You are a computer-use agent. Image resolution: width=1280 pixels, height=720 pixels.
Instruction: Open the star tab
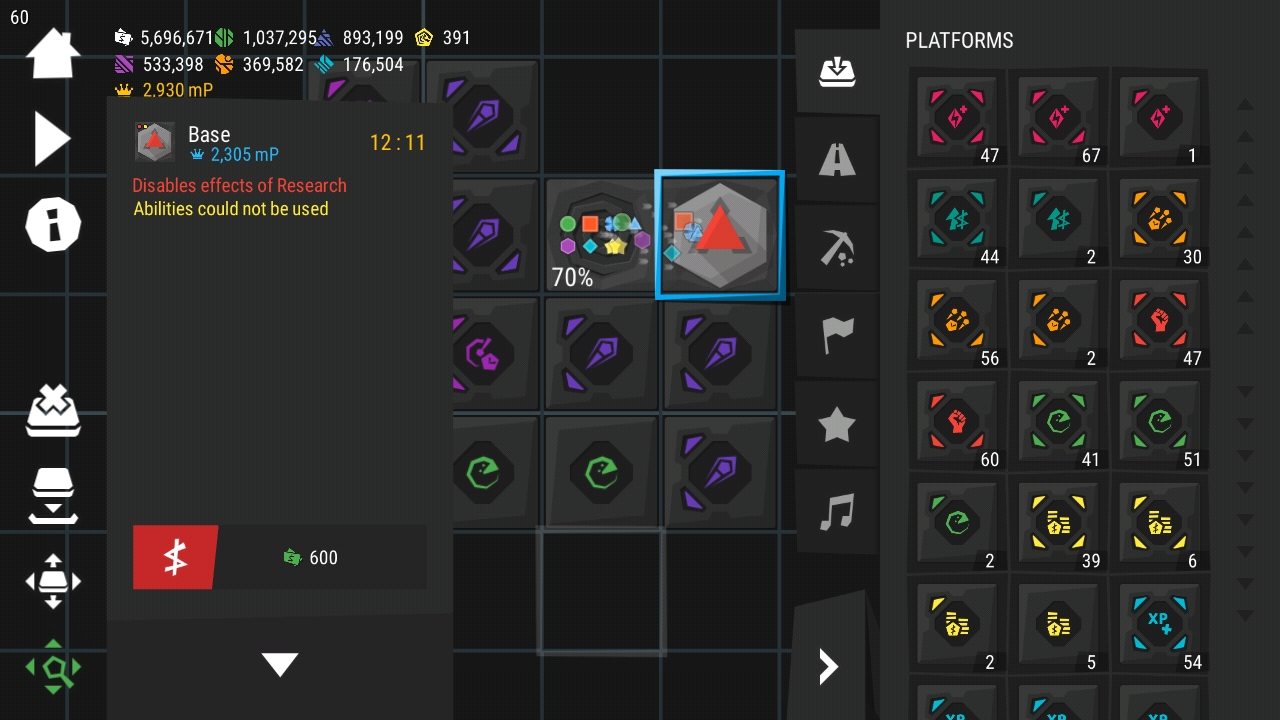pos(837,425)
